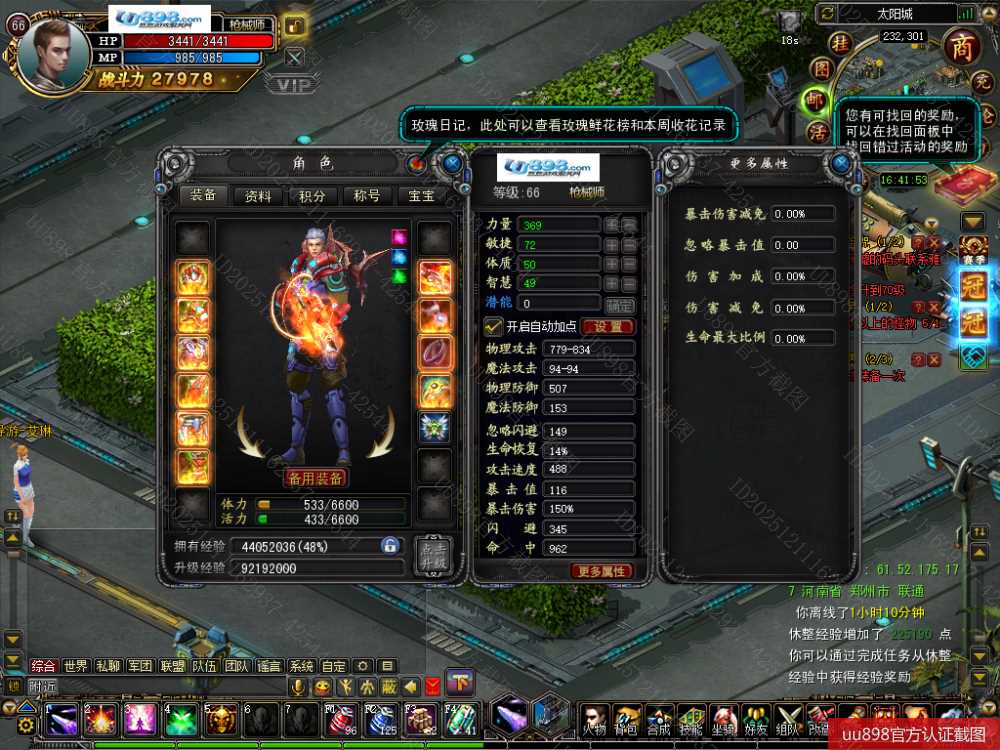The image size is (1000, 750).
Task: Click the 点击升级 level-up button
Action: pyautogui.click(x=434, y=557)
